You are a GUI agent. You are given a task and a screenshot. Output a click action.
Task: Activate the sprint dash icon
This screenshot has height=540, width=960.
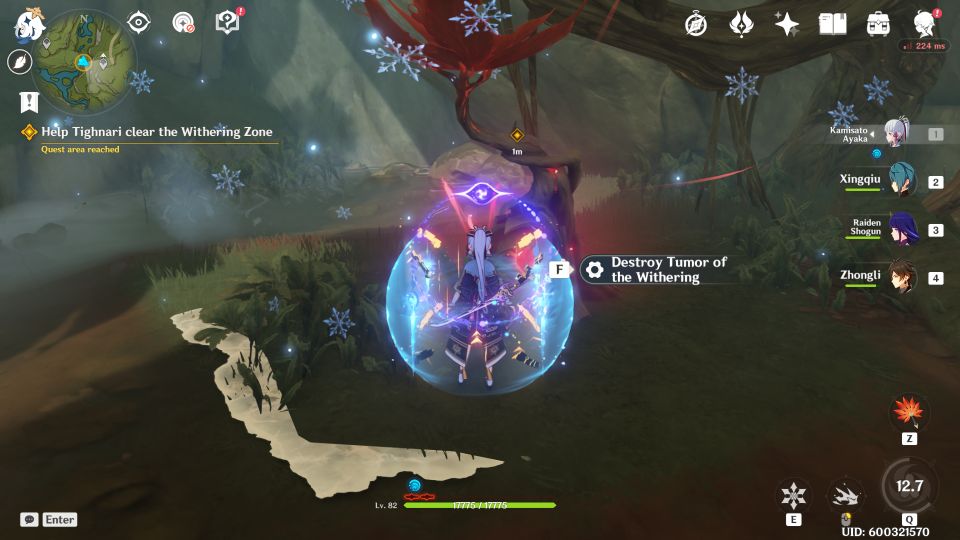pyautogui.click(x=845, y=495)
